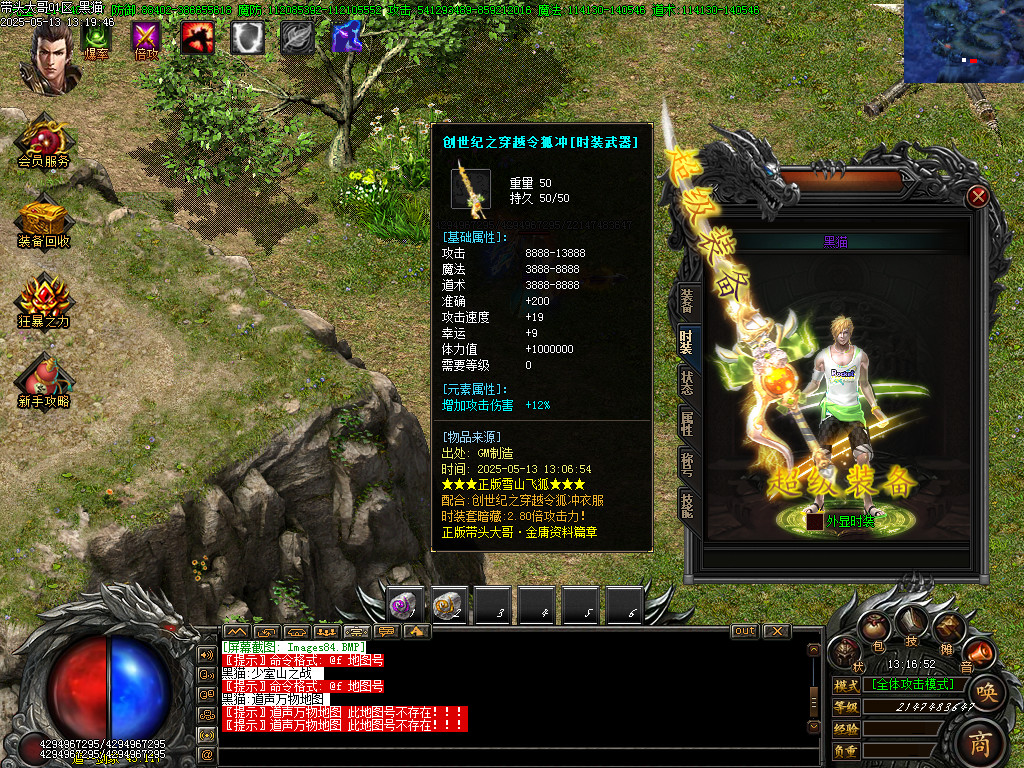Viewport: 1024px width, 768px height.
Task: Open 装备回收 equipment recycling chest
Action: [x=44, y=221]
